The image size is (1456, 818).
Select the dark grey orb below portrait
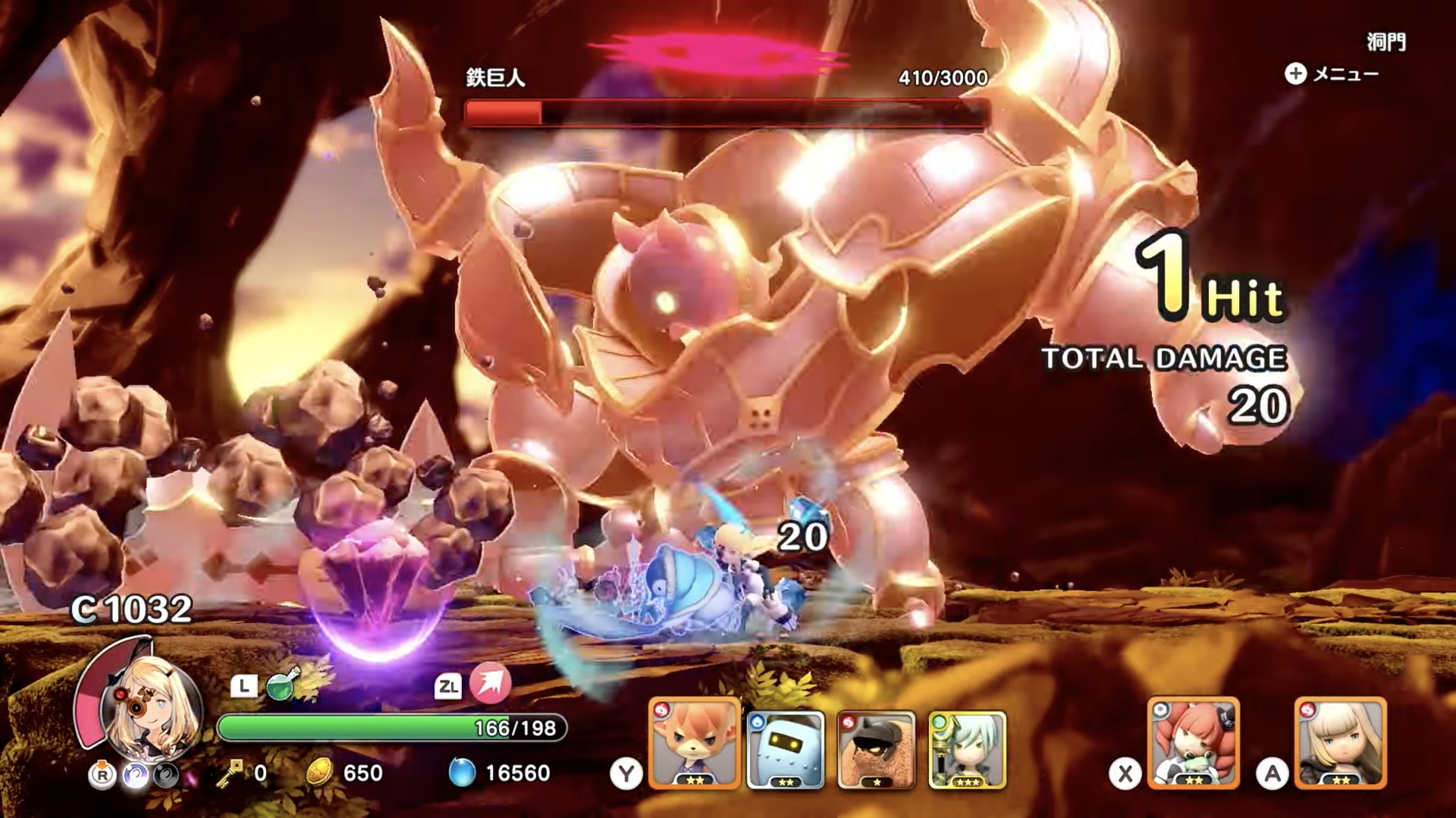pos(167,776)
